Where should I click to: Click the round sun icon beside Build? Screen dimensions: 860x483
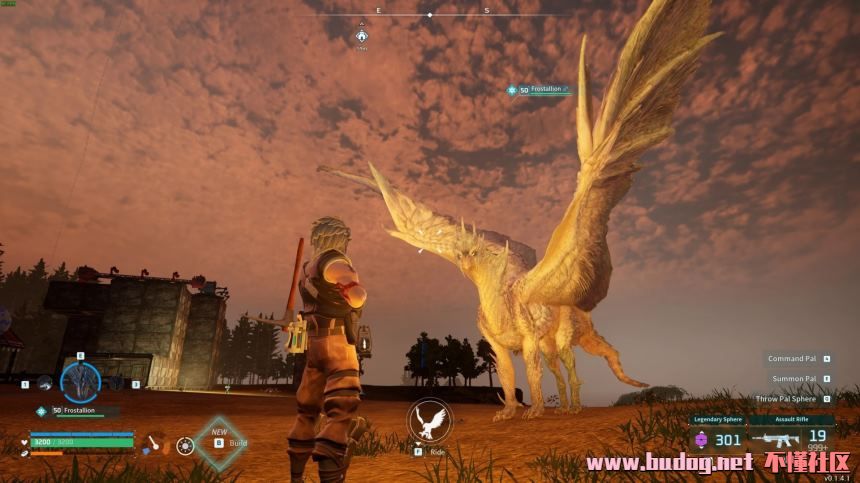(185, 445)
